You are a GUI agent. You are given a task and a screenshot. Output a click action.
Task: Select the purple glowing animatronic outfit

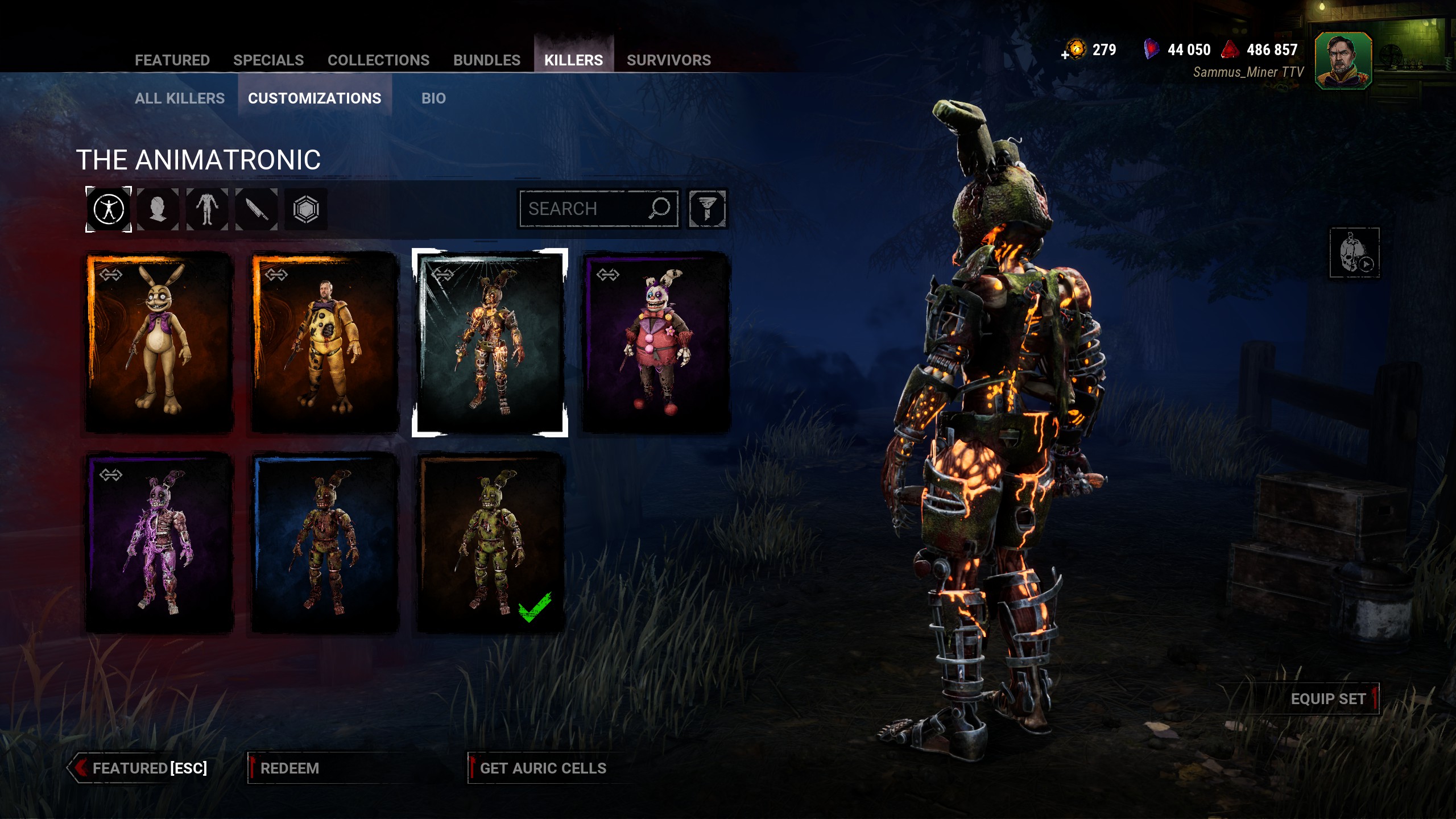(x=159, y=542)
